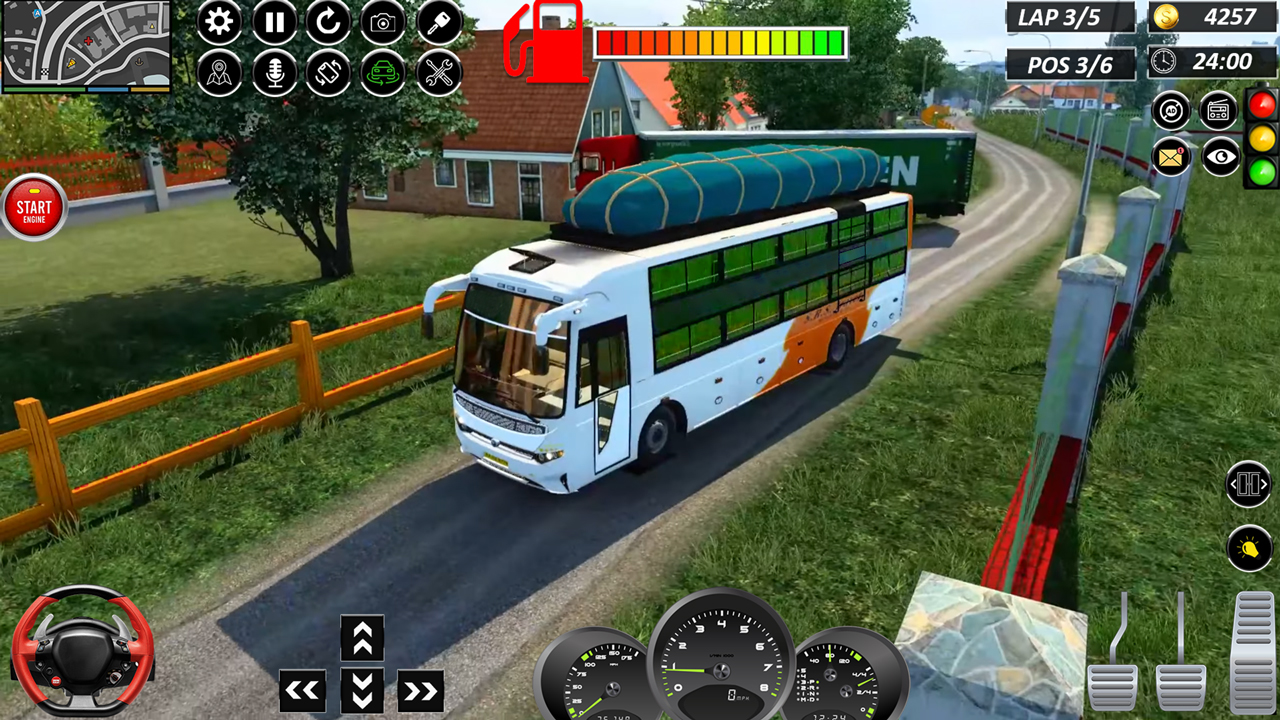Select the key ignition icon
Image resolution: width=1280 pixels, height=720 pixels.
(x=438, y=22)
